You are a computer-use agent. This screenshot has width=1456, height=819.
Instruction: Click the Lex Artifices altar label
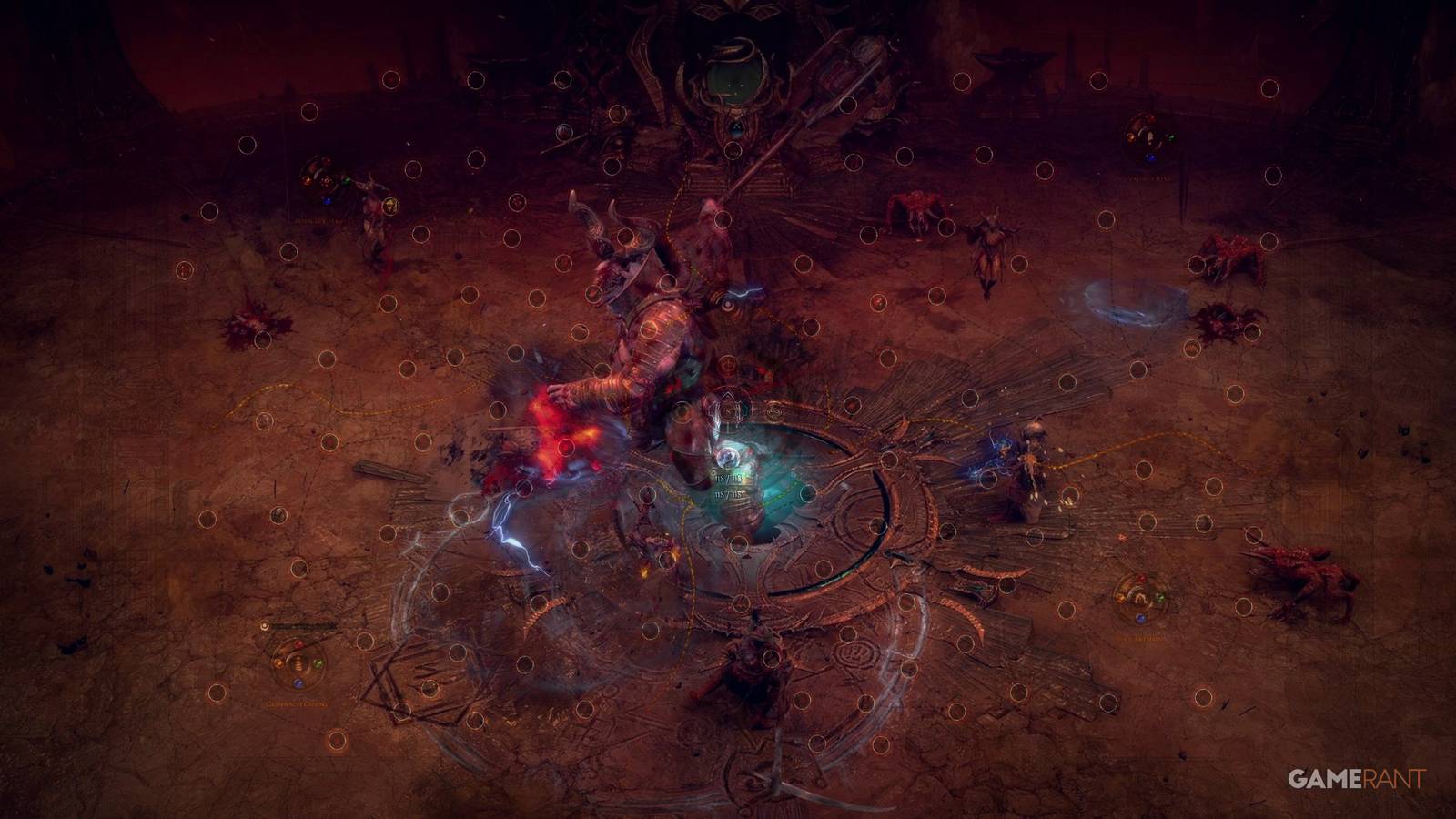point(1140,637)
